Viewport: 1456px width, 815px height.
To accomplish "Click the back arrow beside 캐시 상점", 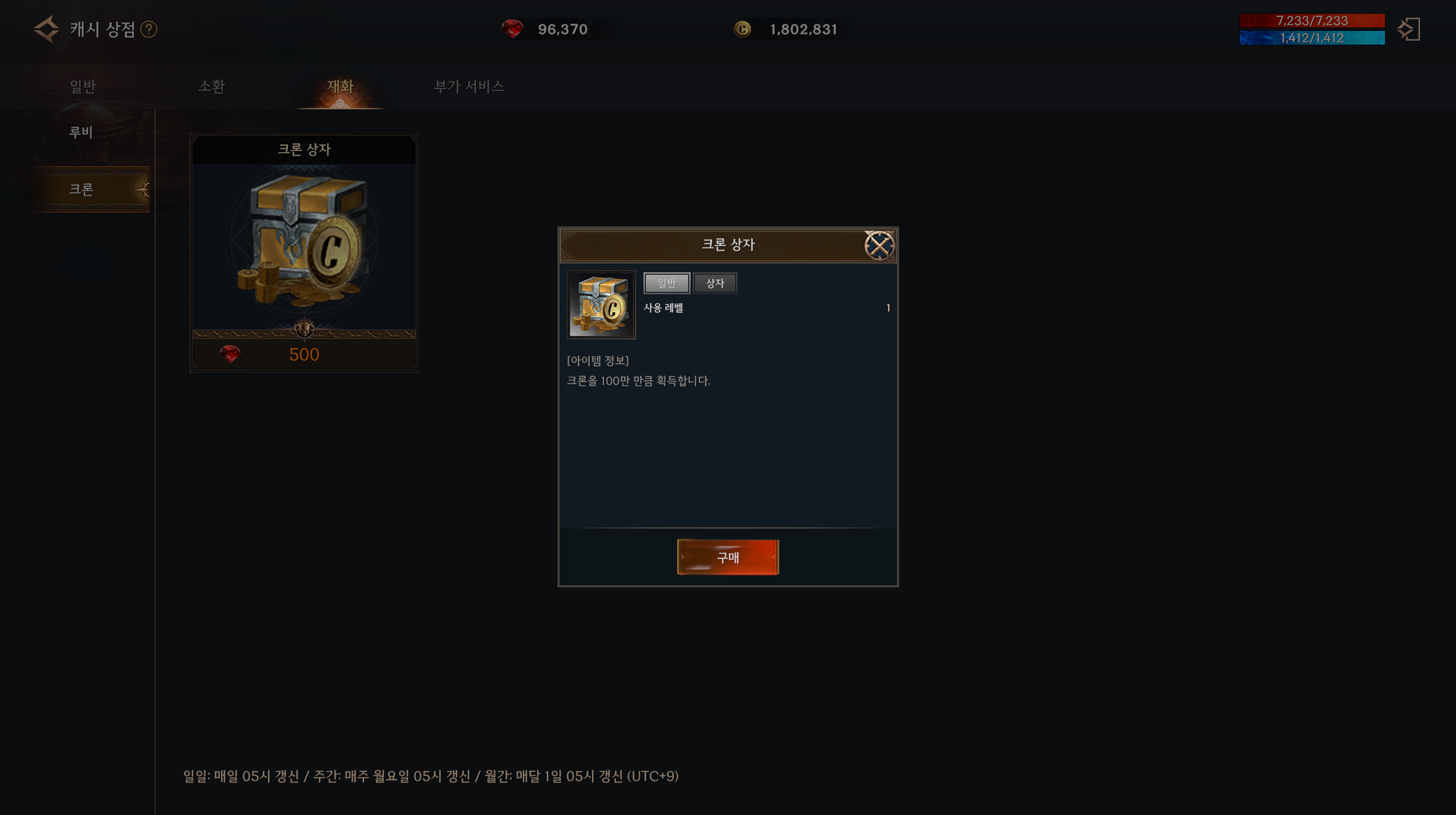I will pos(46,29).
